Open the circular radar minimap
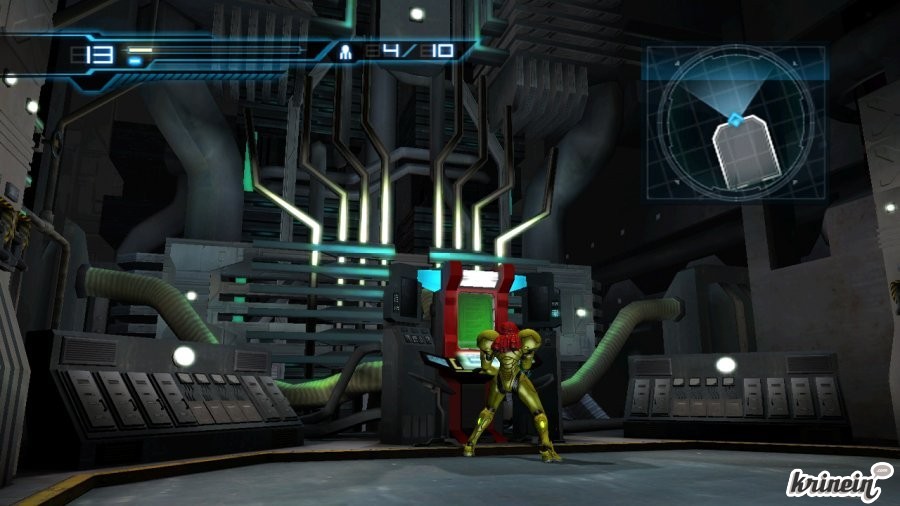The image size is (900, 506). coord(736,124)
